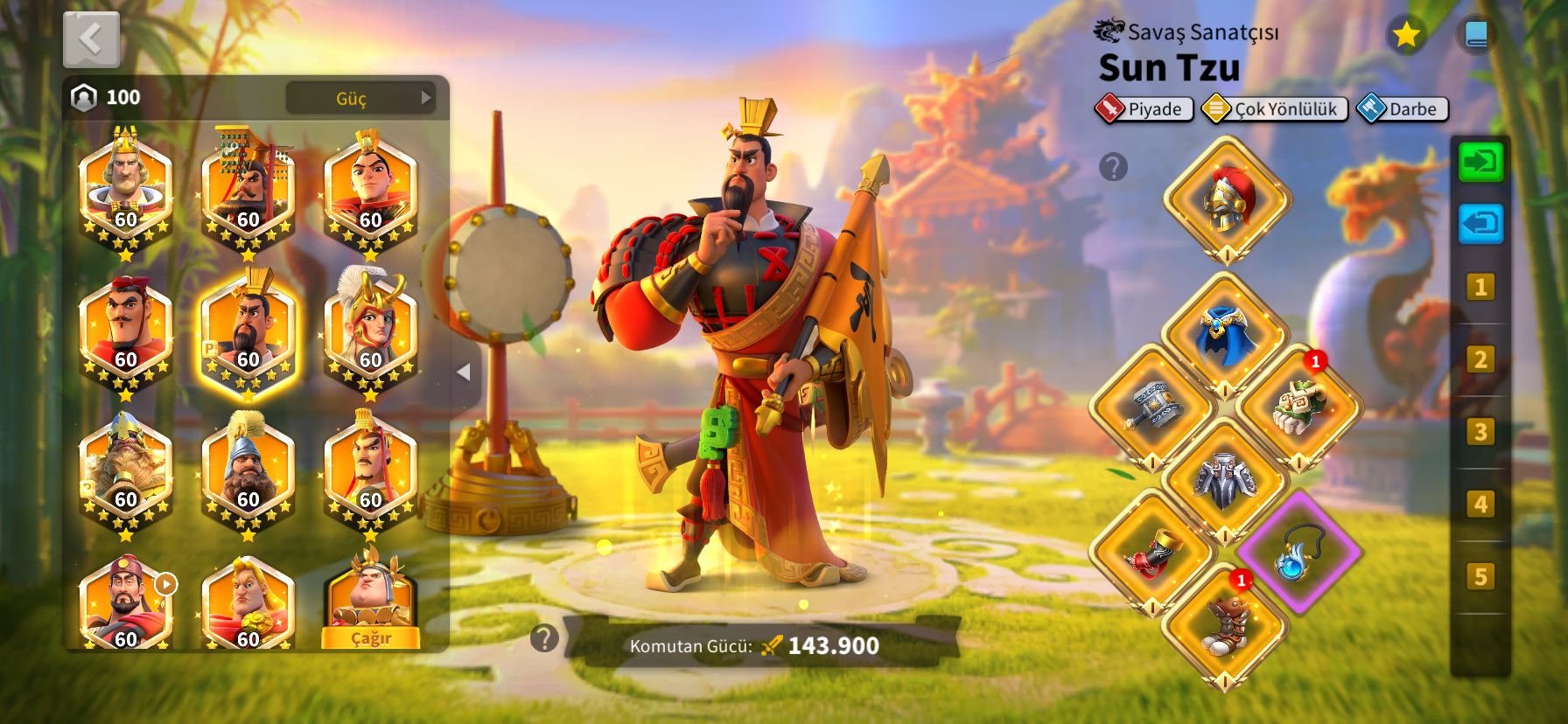Screen dimensions: 1568x724
Task: Select the blue amulet accessory slot
Action: tap(1298, 553)
